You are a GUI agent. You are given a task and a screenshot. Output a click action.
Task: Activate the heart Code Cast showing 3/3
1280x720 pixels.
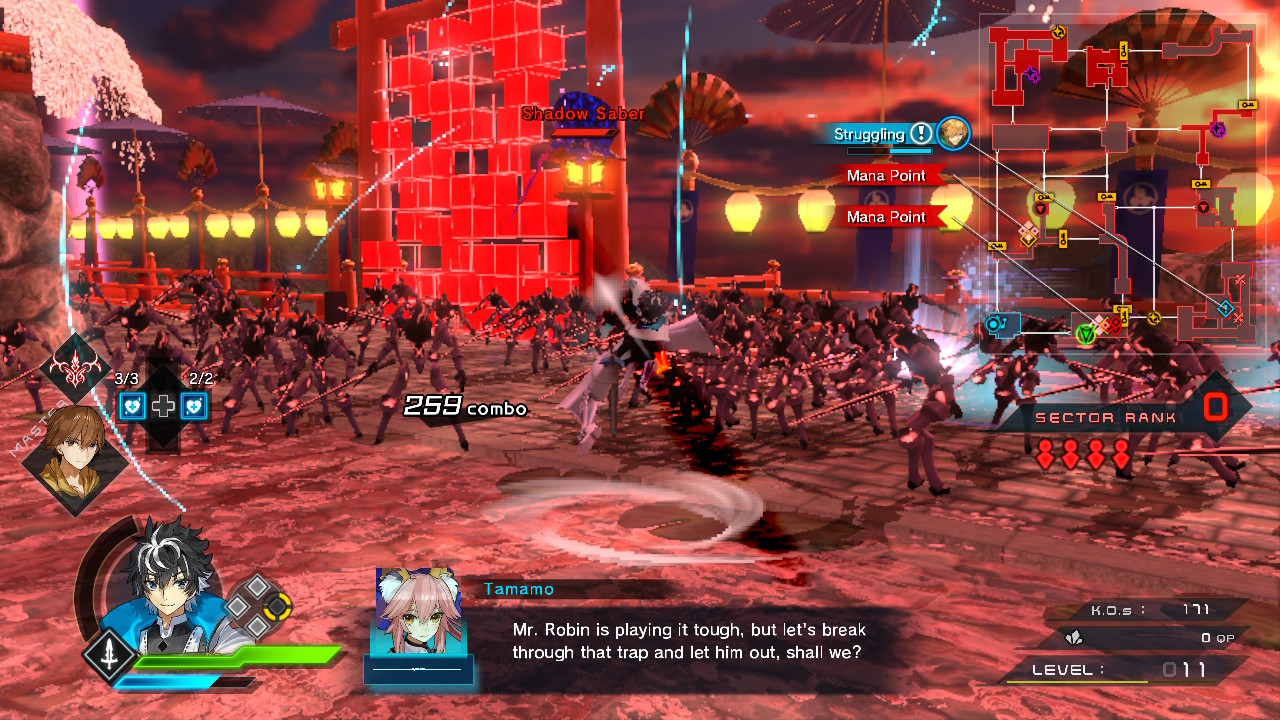click(x=133, y=405)
